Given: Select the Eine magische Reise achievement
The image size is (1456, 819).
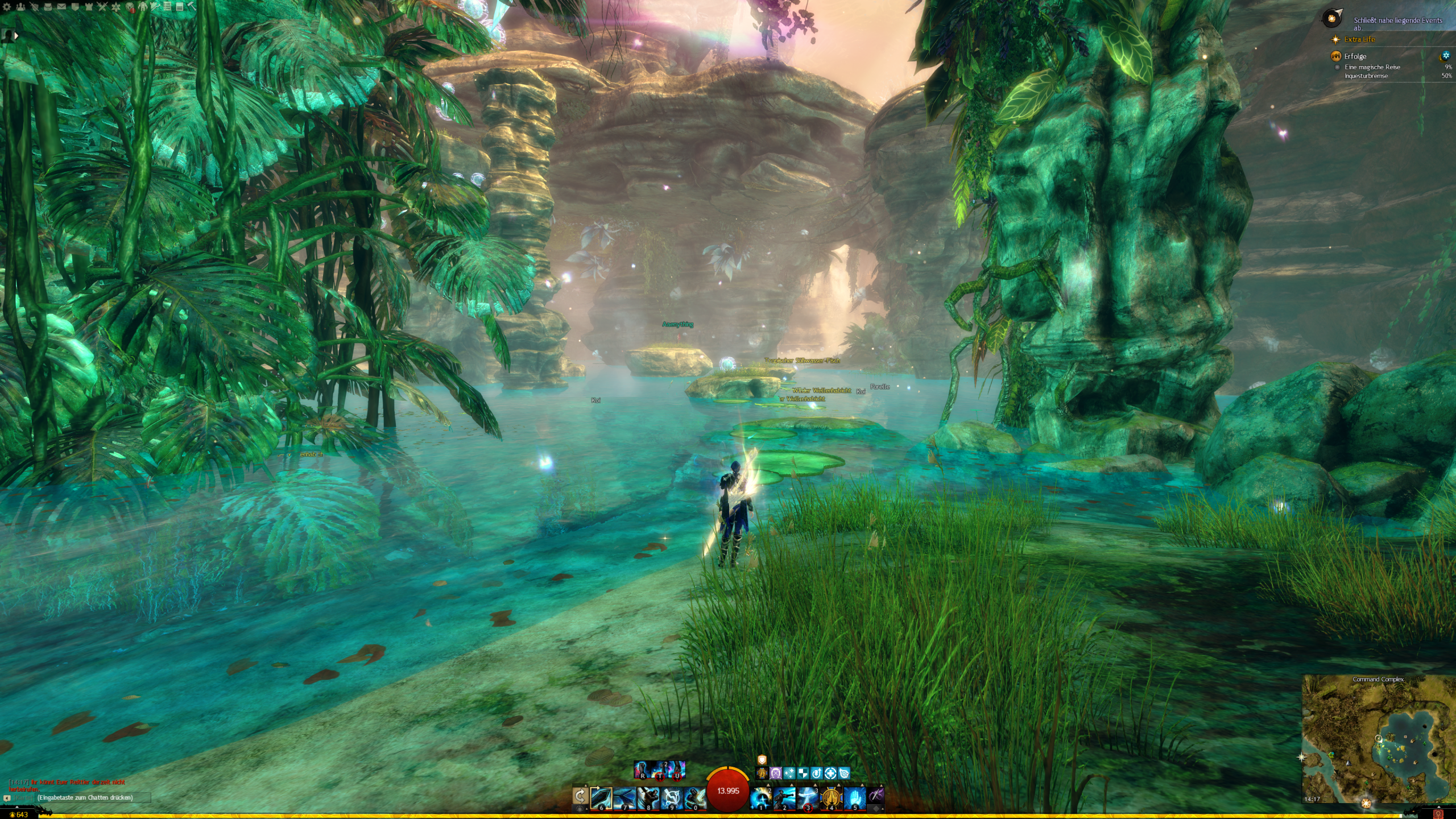Looking at the screenshot, I should point(1372,67).
